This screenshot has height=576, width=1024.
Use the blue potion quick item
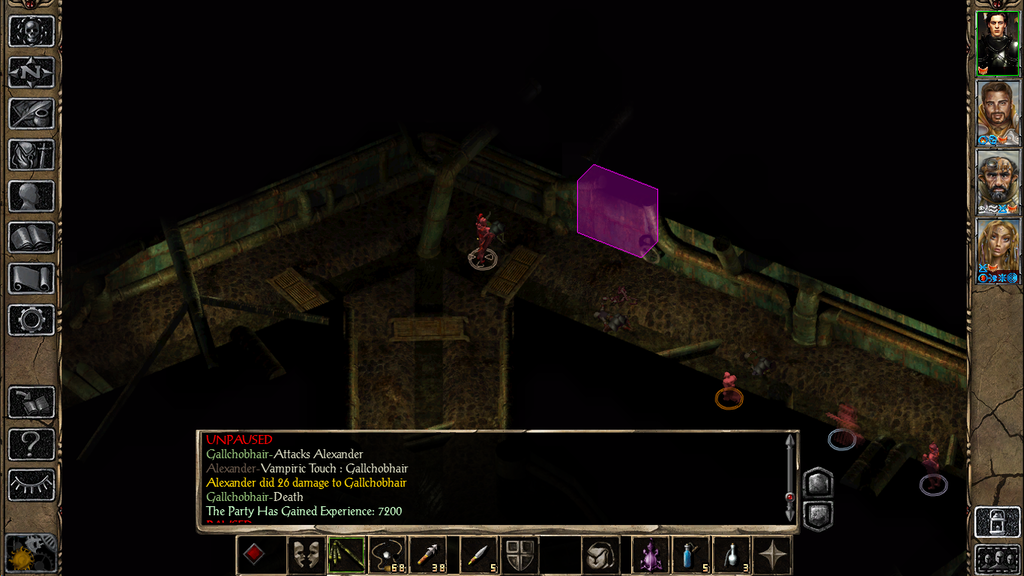tap(689, 555)
